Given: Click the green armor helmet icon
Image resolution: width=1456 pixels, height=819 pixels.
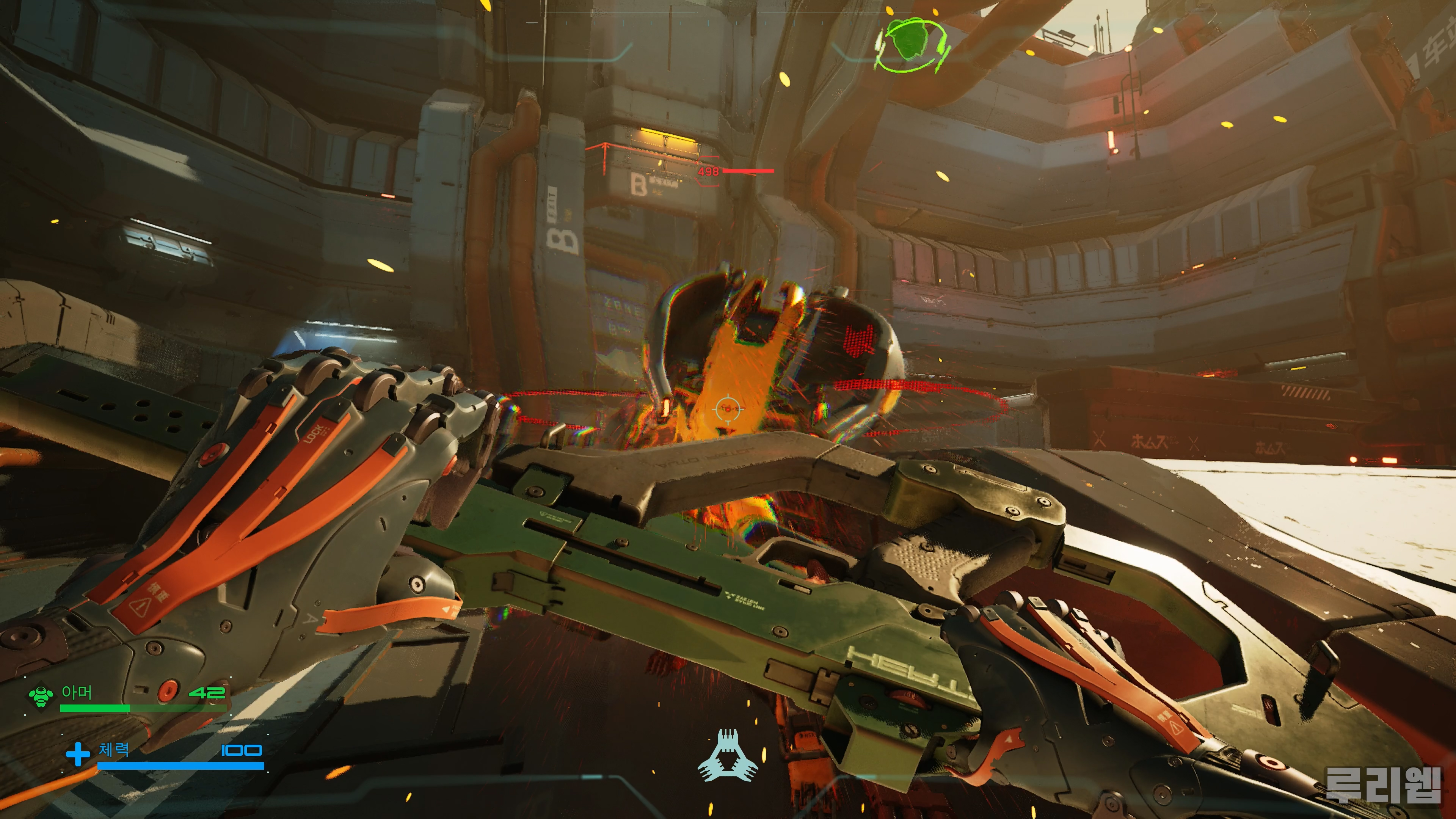Looking at the screenshot, I should pos(41,697).
